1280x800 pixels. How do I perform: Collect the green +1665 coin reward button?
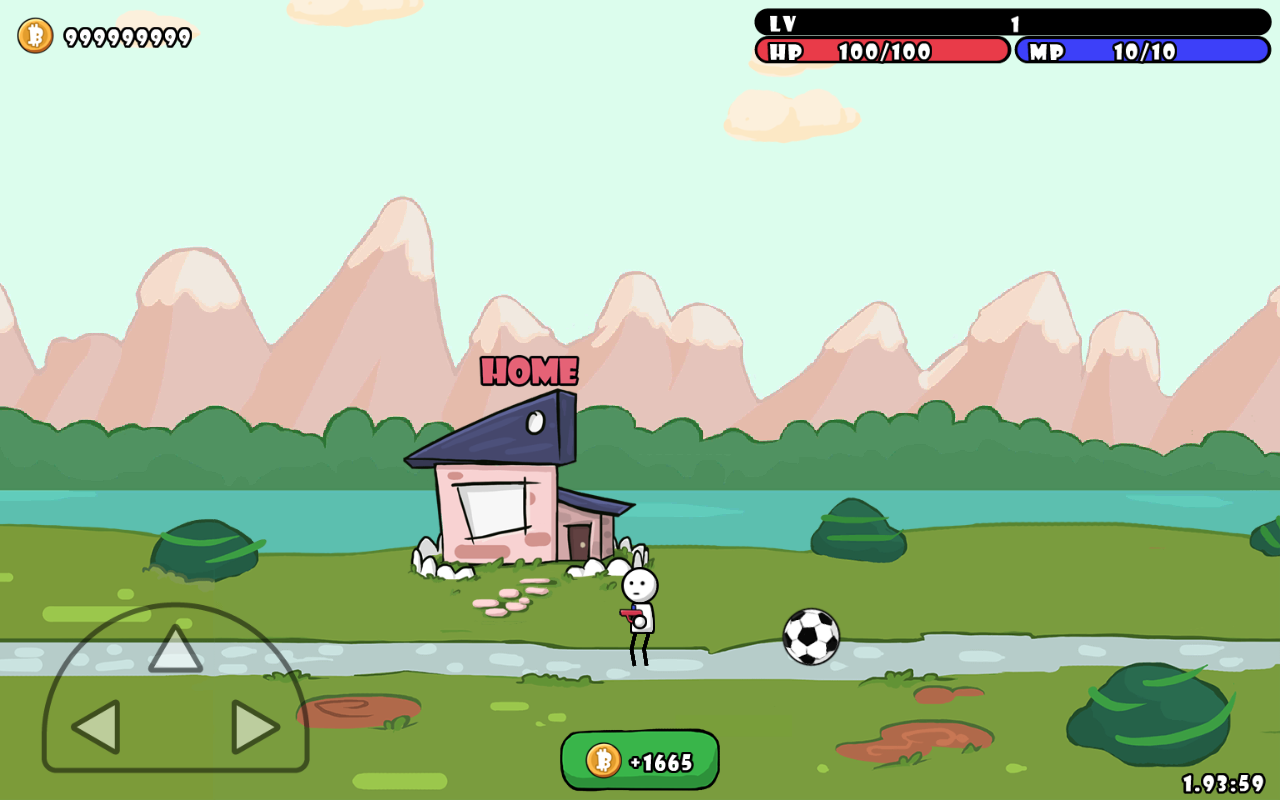point(640,761)
